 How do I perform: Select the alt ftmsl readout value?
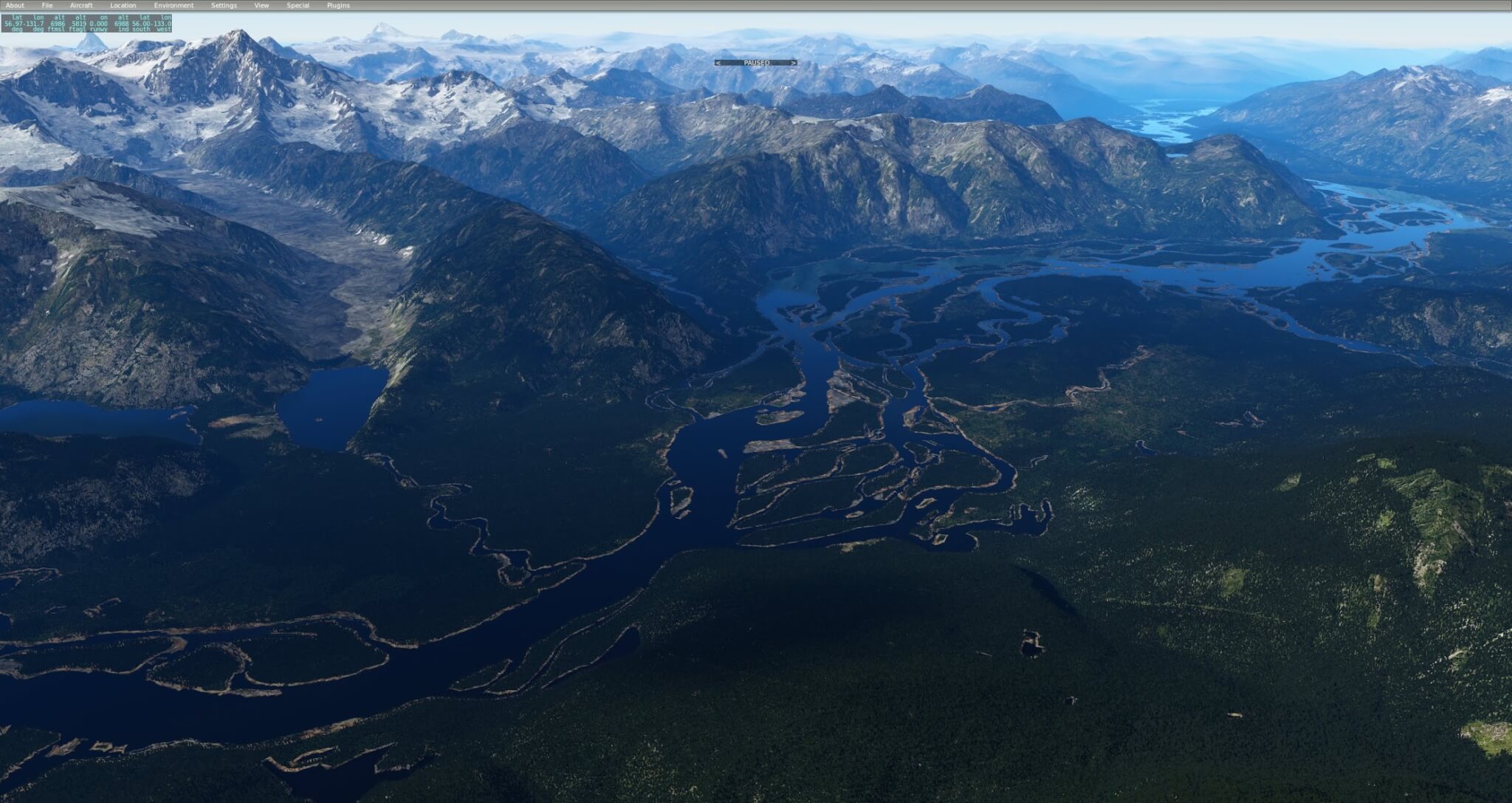point(58,23)
